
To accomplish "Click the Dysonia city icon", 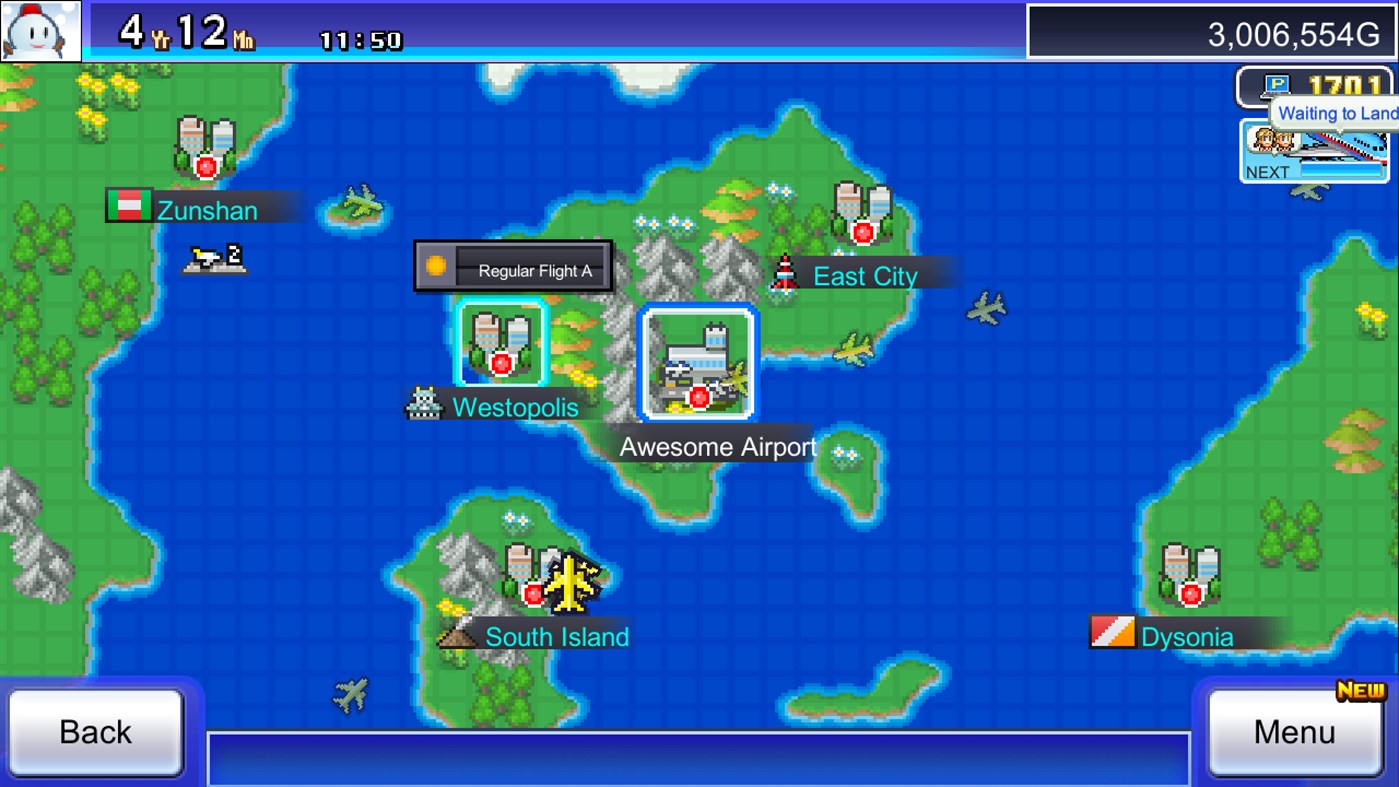I will [1190, 575].
